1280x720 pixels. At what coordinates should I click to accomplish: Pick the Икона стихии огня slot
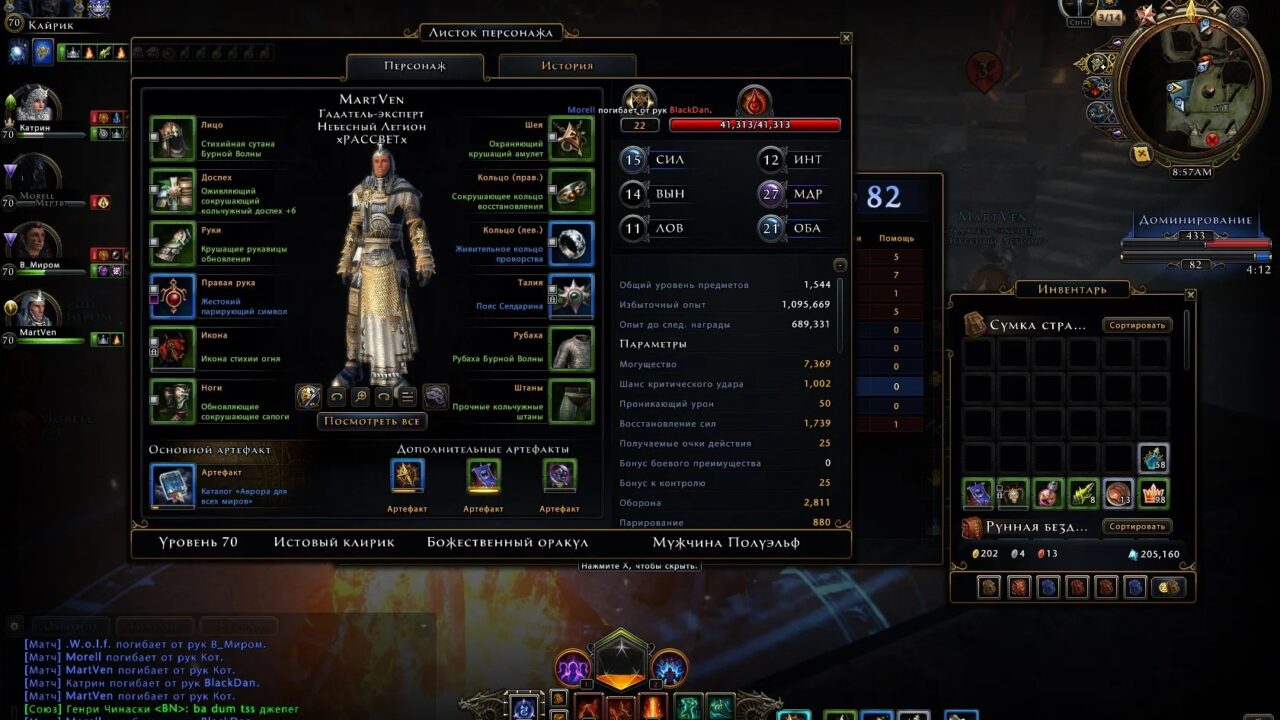(172, 348)
